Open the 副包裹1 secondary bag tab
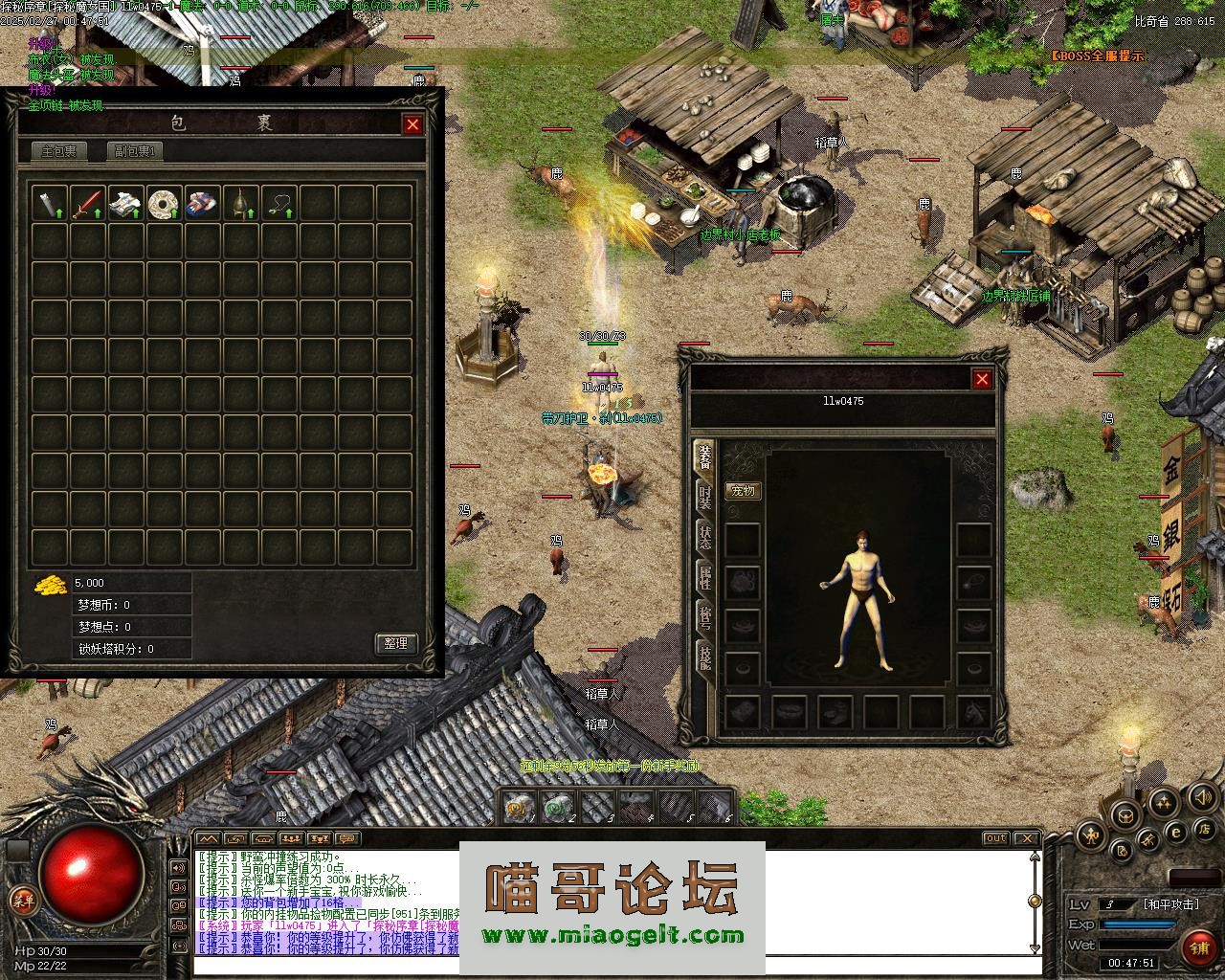The image size is (1225, 980). pos(135,151)
